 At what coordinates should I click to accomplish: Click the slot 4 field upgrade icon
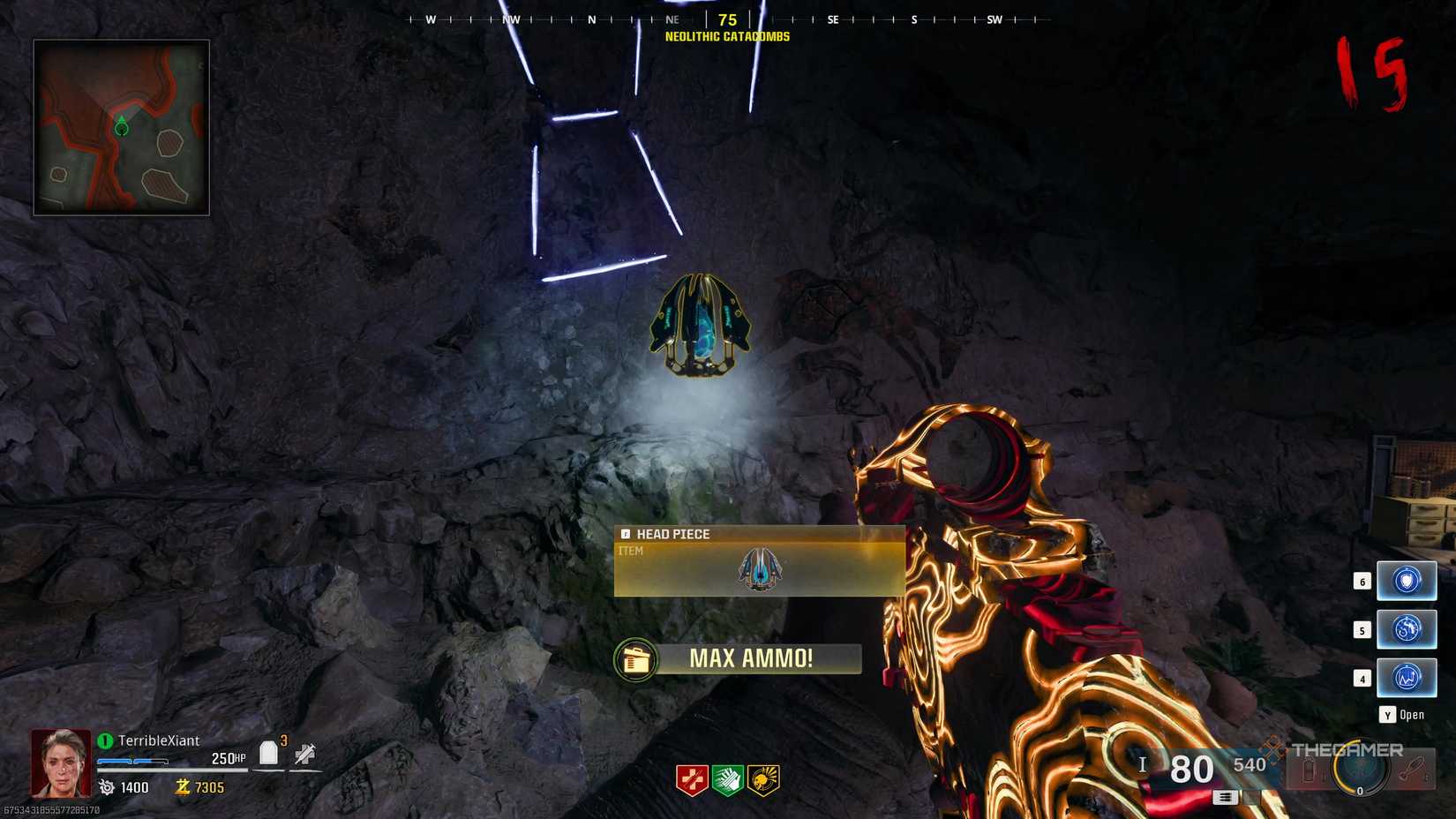click(1407, 677)
